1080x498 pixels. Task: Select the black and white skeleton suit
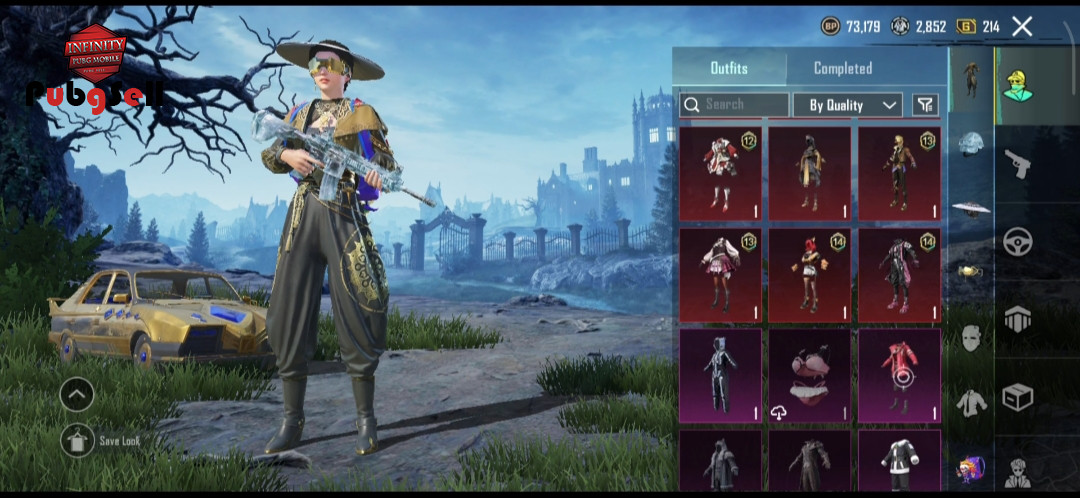coord(720,376)
